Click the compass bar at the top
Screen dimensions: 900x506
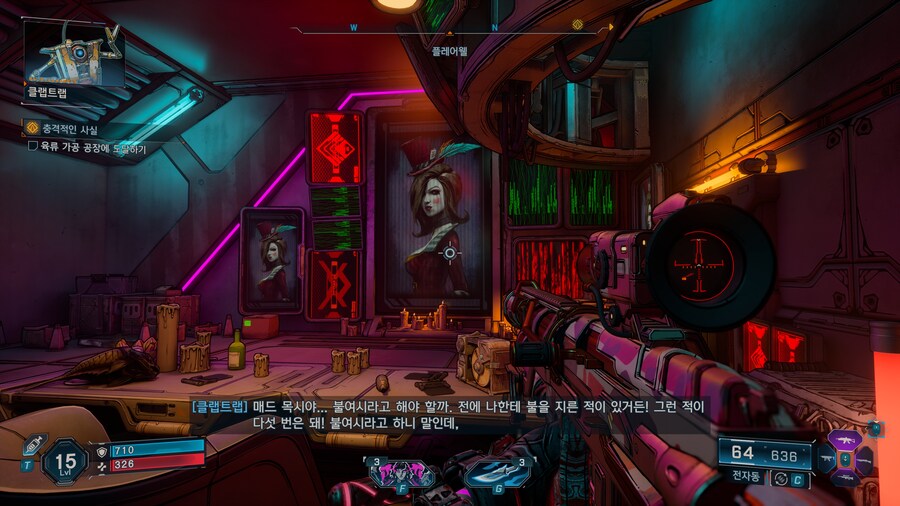point(450,28)
